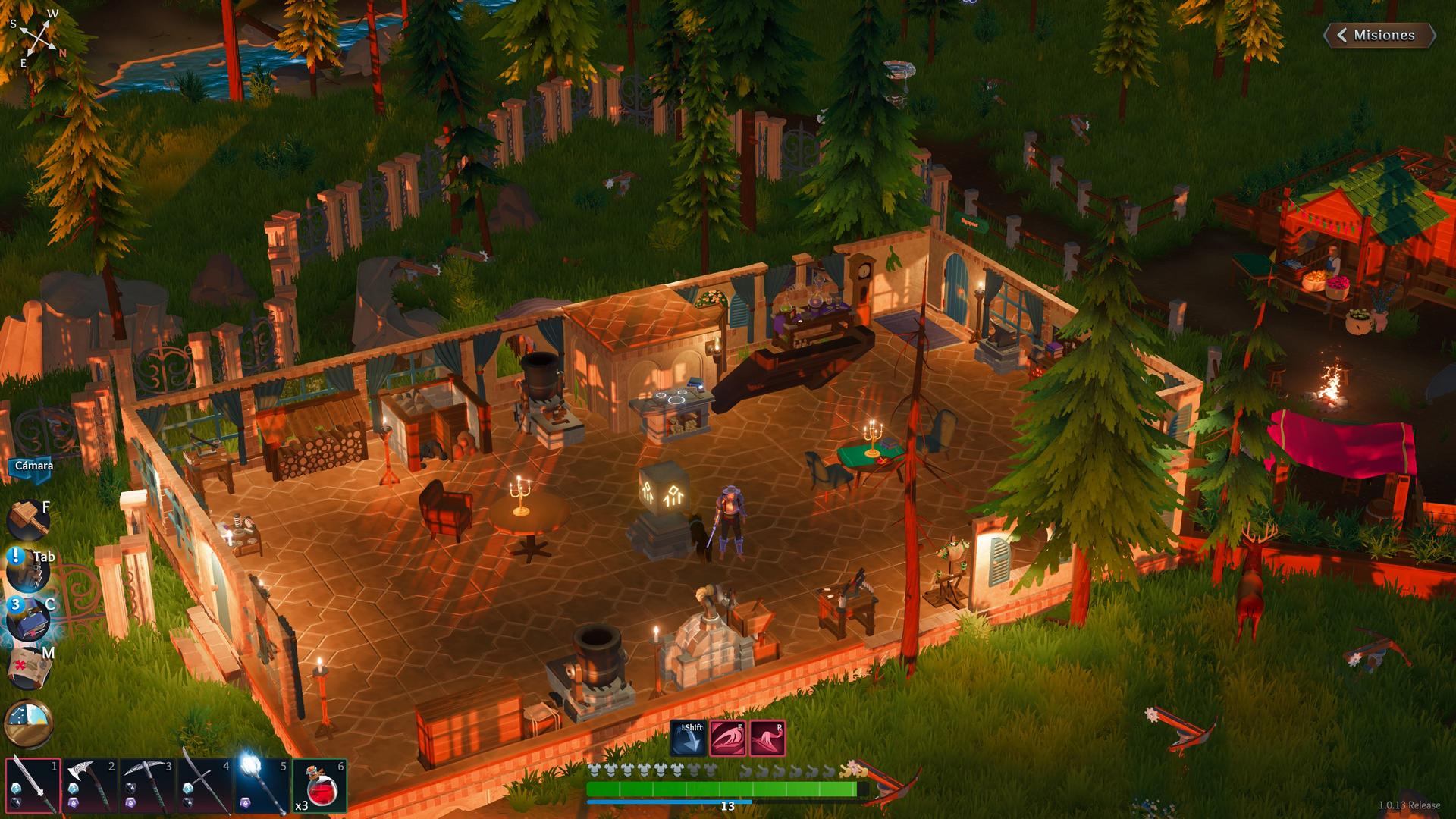Activate the pink slash ability marked E
1456x819 pixels.
727,739
